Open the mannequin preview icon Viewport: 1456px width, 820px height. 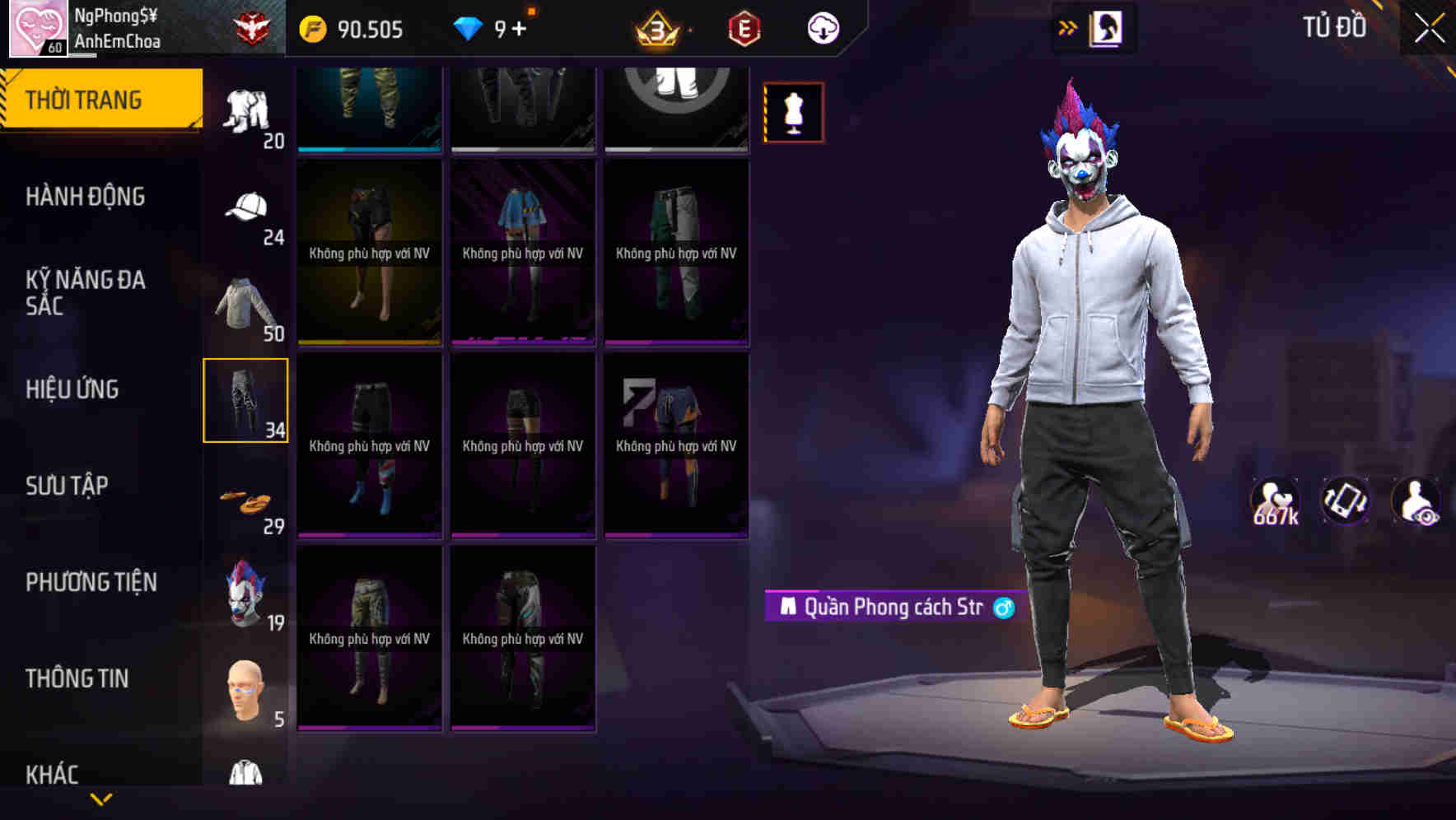tap(793, 111)
